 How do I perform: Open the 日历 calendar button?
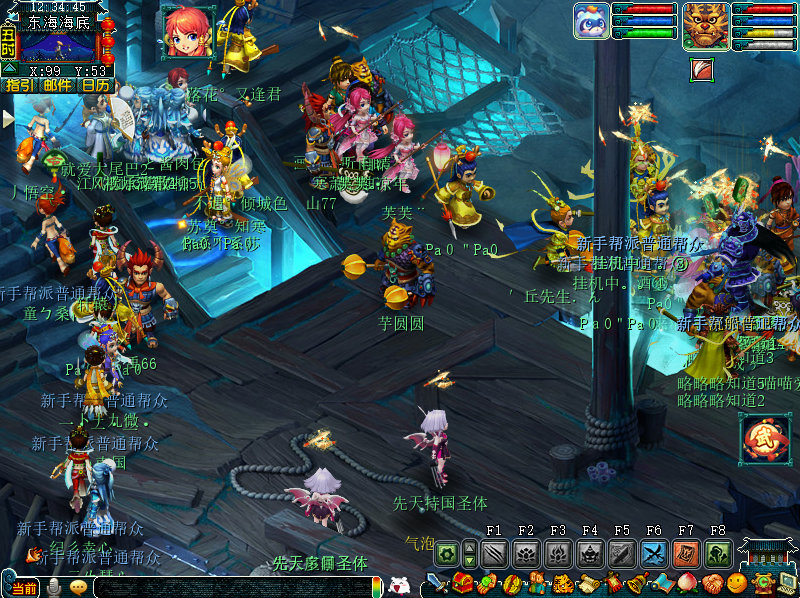[x=96, y=85]
